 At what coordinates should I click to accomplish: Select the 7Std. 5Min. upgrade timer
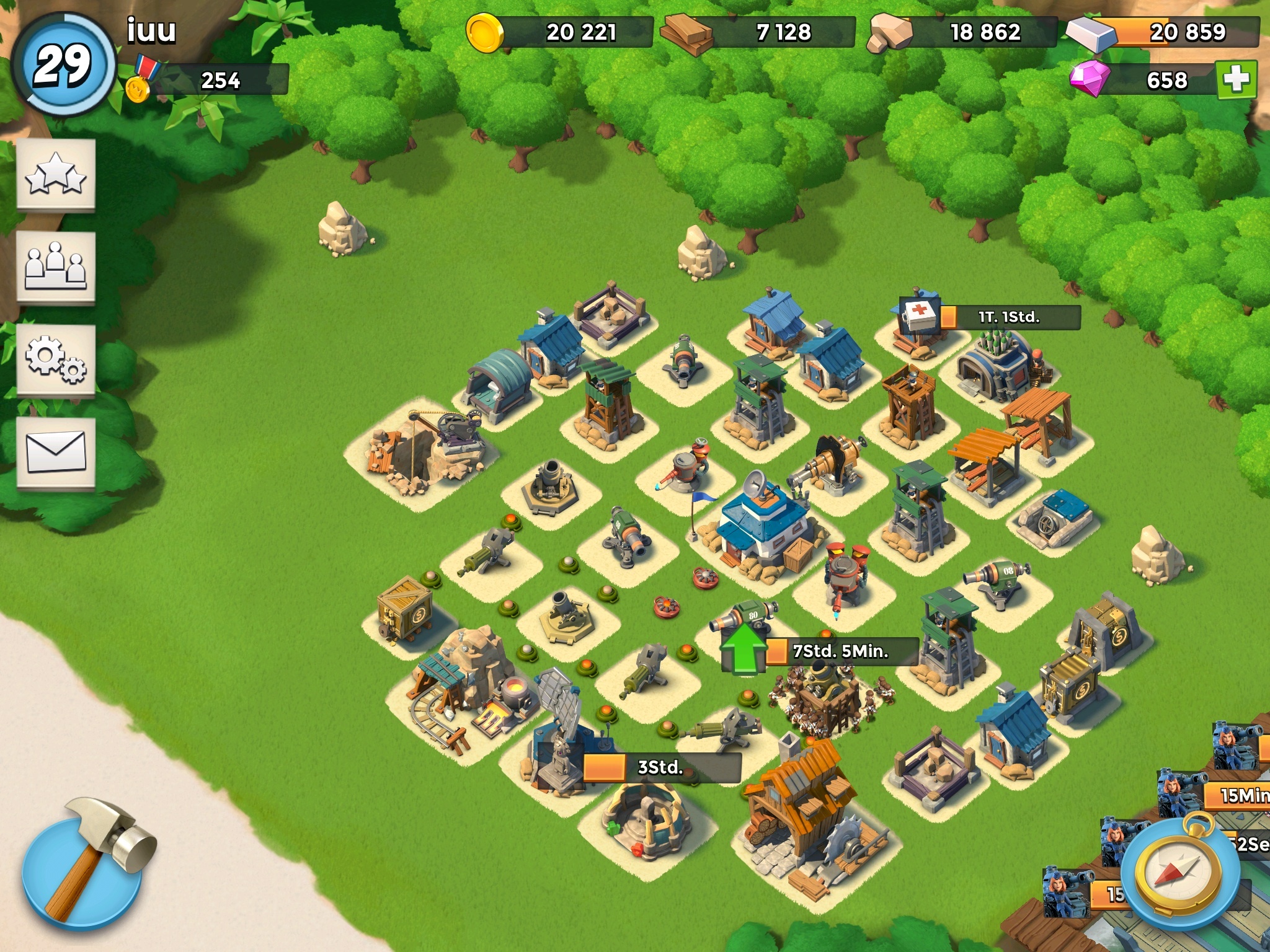coord(840,651)
